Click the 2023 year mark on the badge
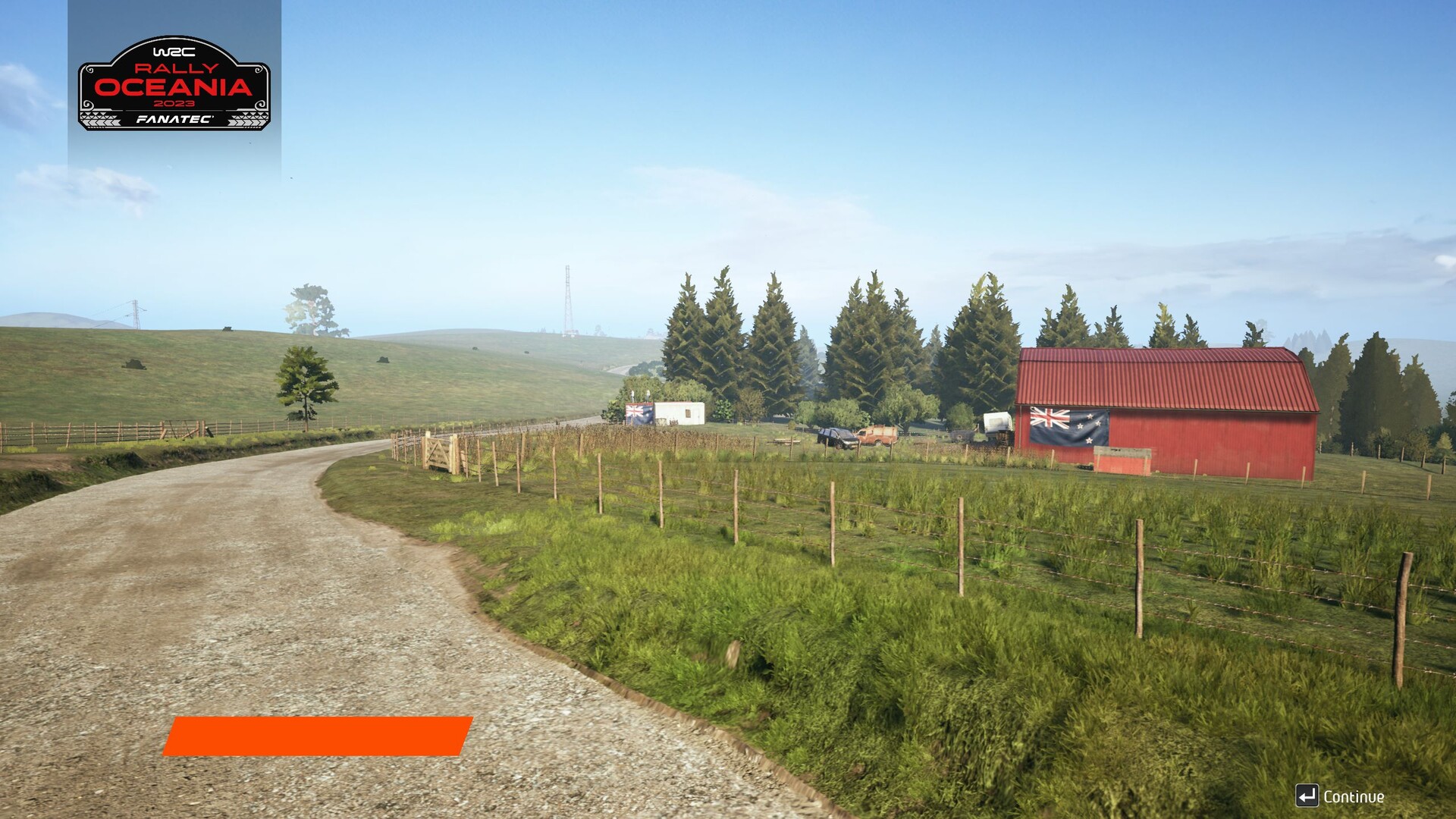The image size is (1456, 819). tap(176, 104)
